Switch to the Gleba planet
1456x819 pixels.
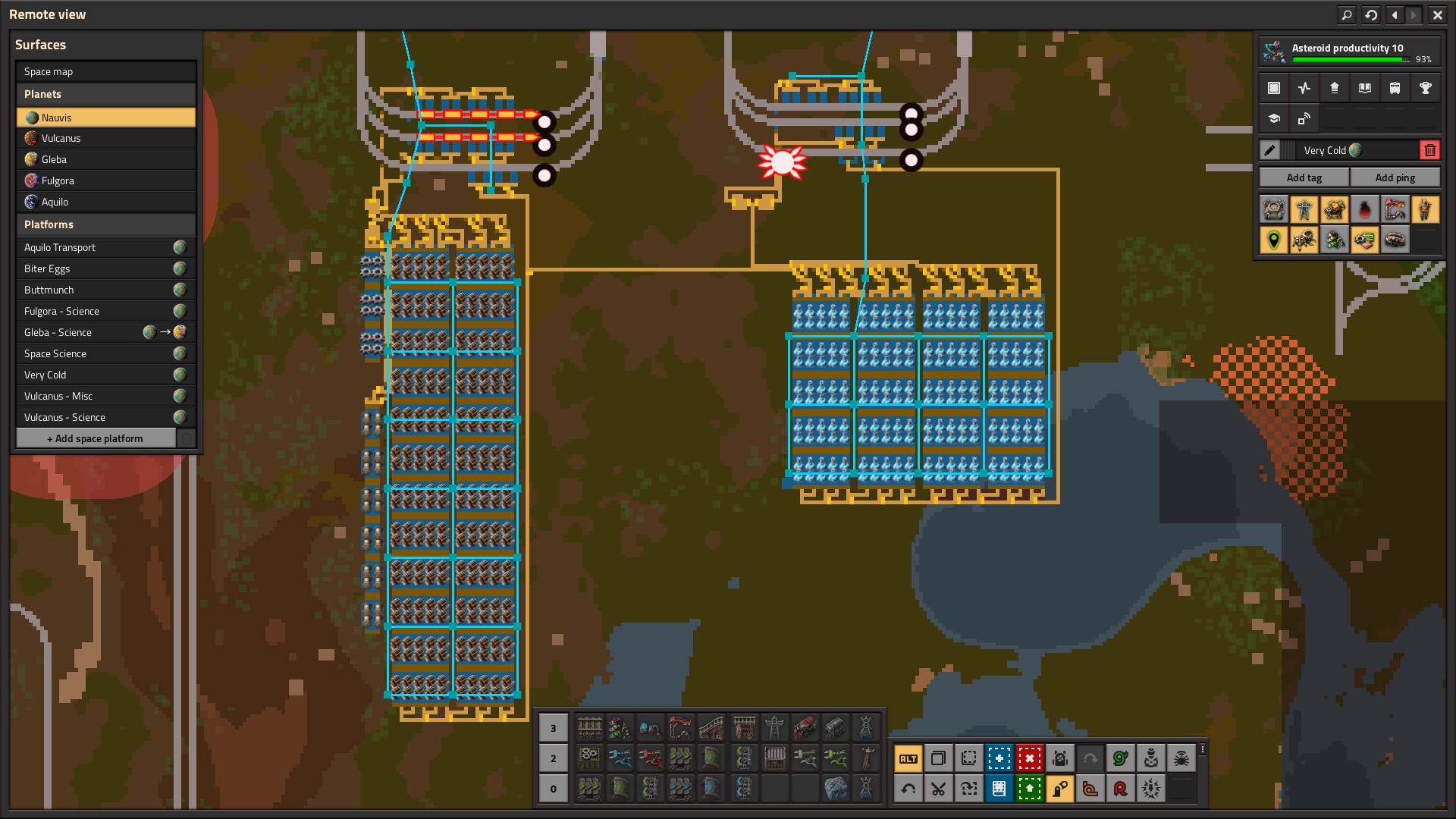[105, 159]
